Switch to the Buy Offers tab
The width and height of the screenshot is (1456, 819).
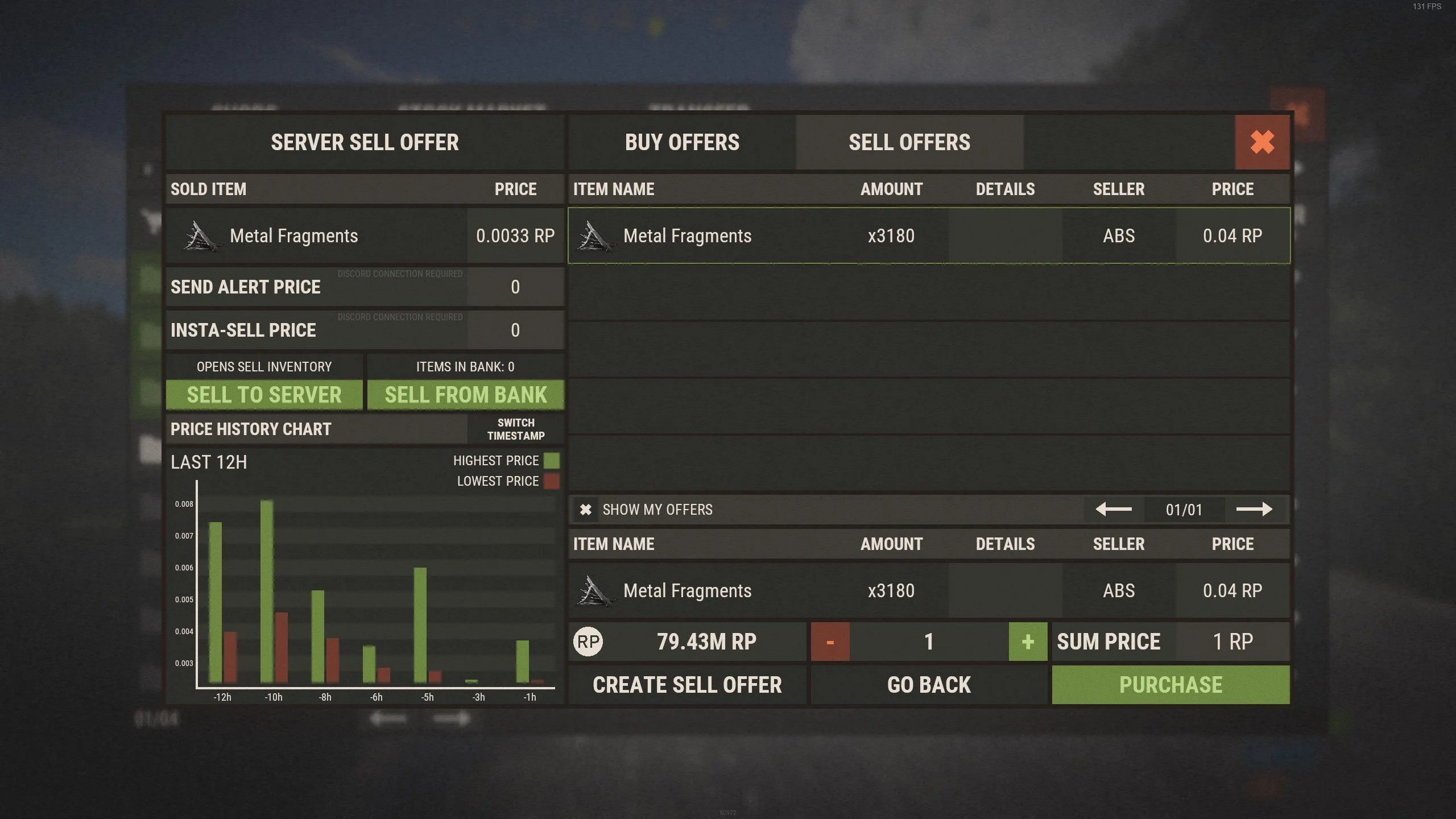coord(682,142)
